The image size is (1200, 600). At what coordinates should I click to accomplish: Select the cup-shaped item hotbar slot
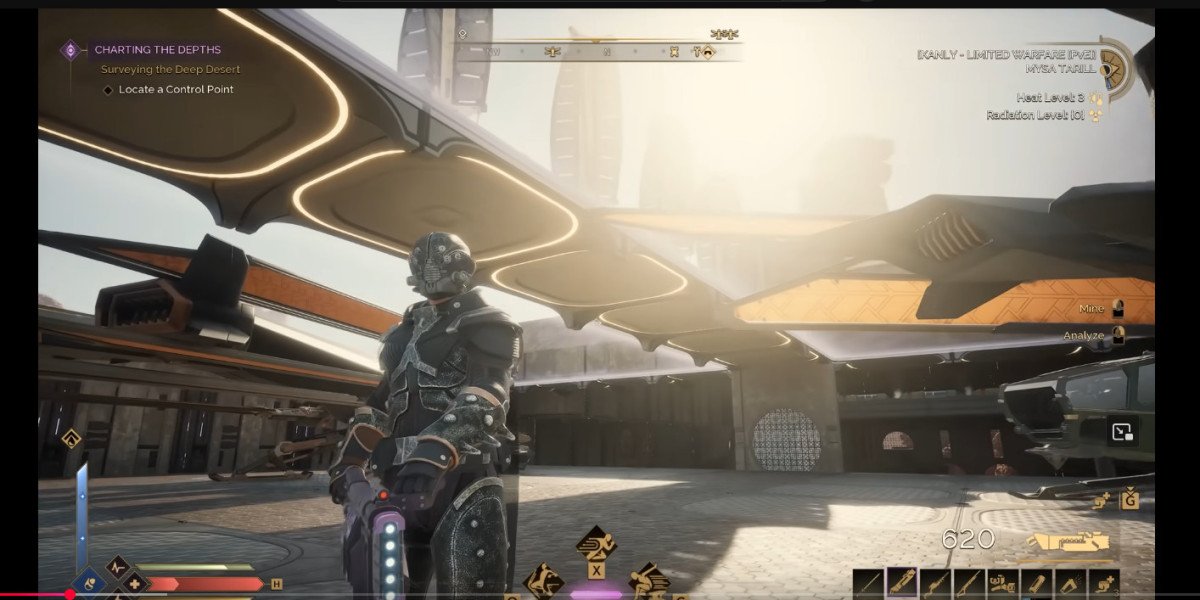1070,584
